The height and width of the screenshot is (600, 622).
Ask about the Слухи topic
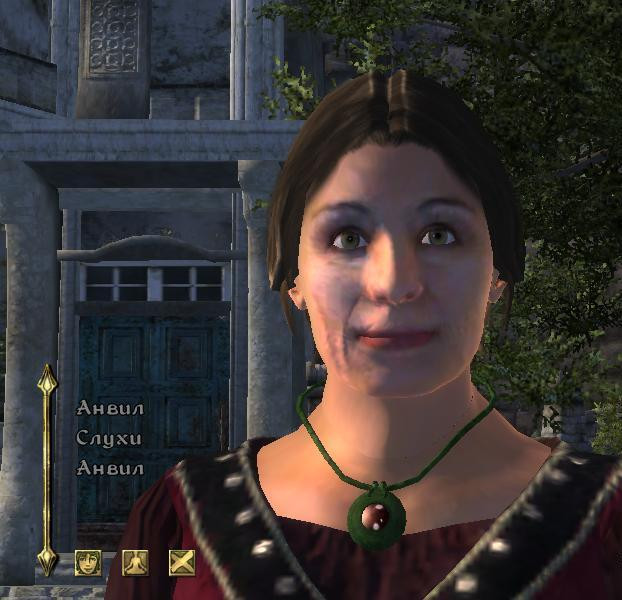[108, 438]
